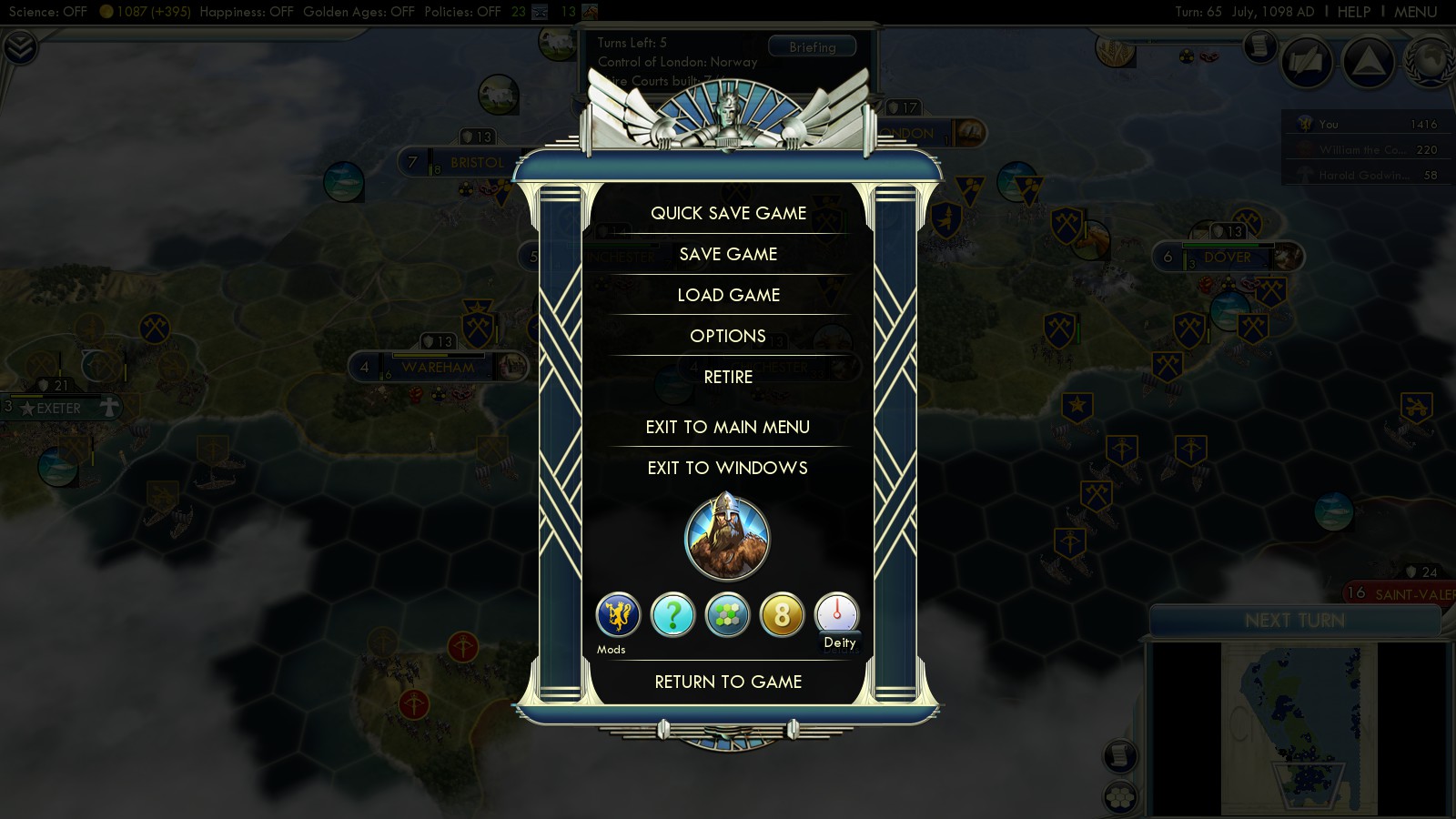Click the green hex tiles map icon
Image resolution: width=1456 pixels, height=819 pixels.
click(x=727, y=615)
